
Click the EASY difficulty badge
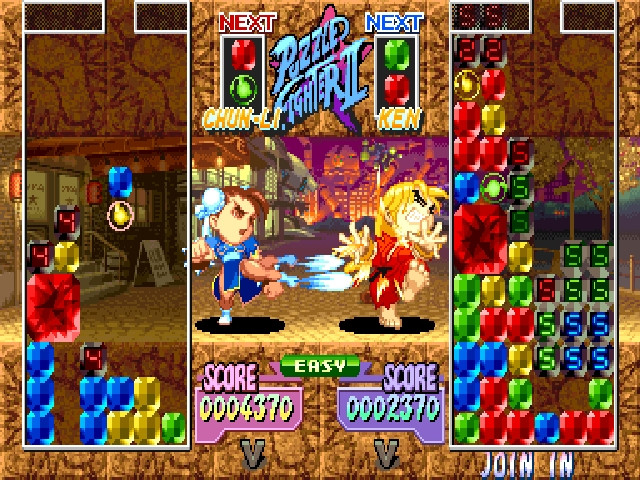point(319,366)
